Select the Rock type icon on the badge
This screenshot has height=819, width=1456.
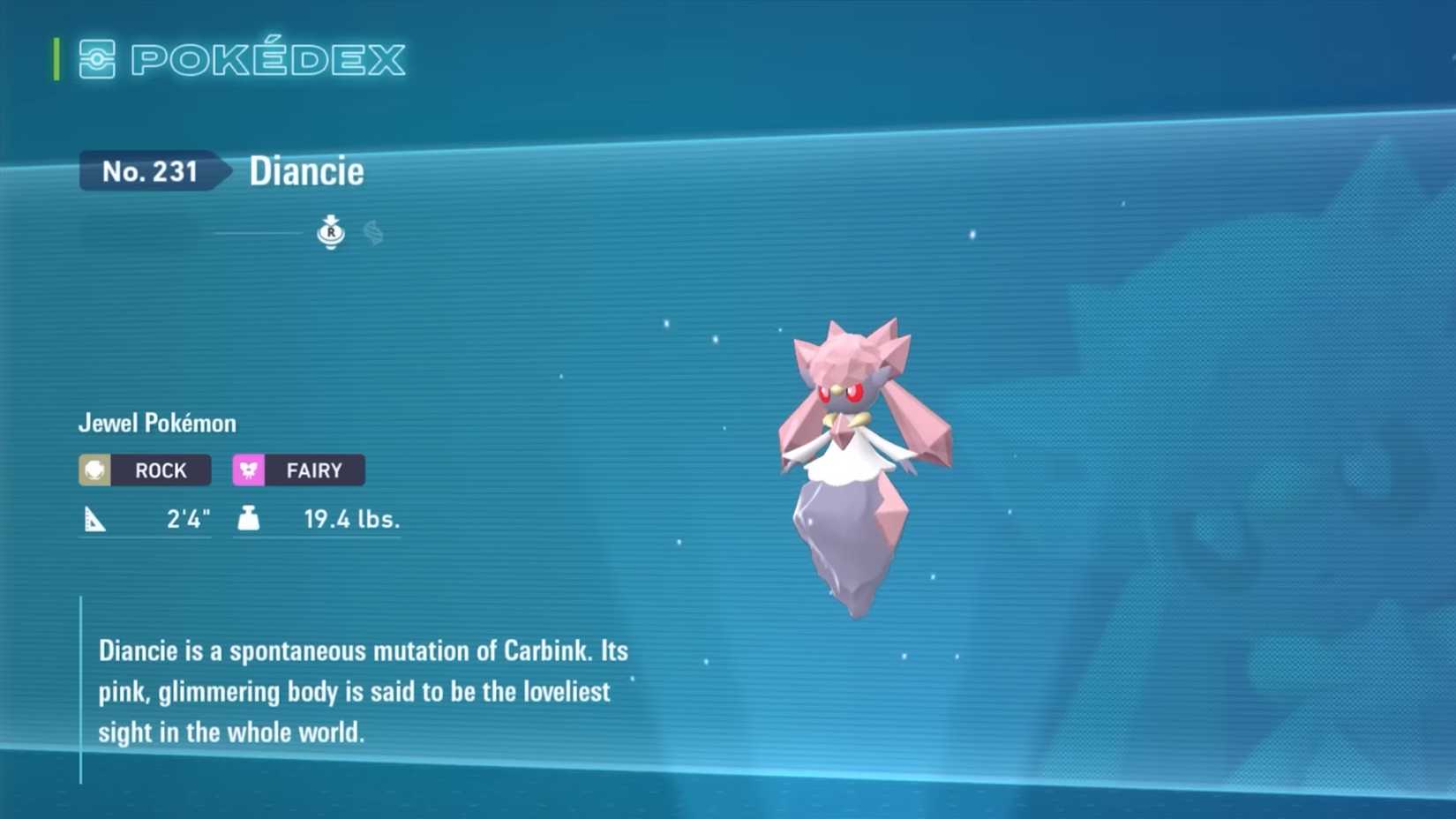pos(94,470)
